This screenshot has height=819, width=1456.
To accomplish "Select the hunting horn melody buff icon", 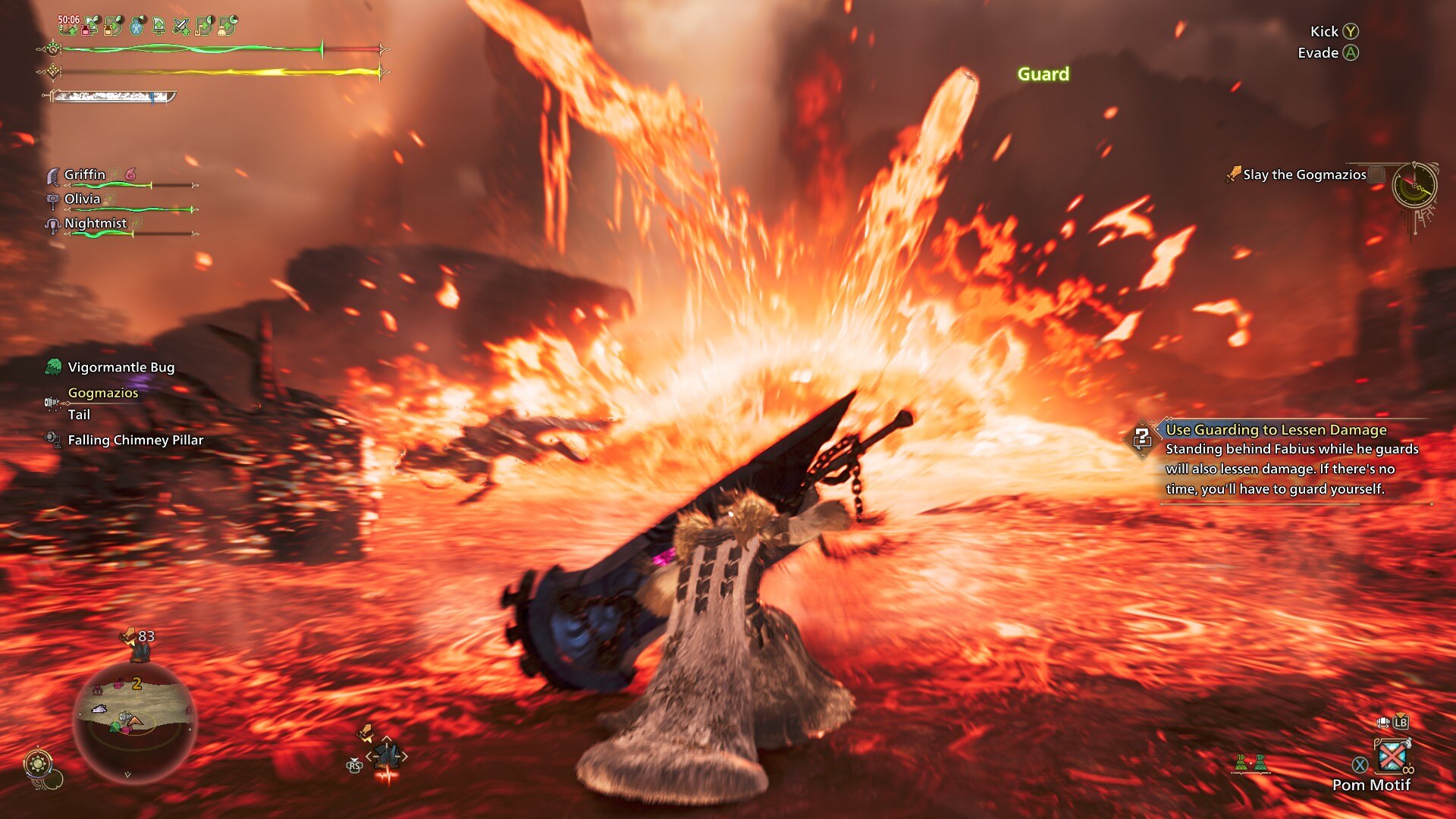I will pyautogui.click(x=202, y=27).
